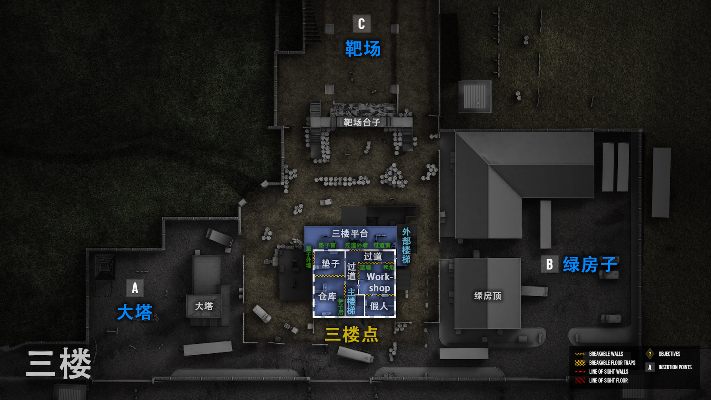
Task: Select insertion point C marker
Action: (x=361, y=24)
